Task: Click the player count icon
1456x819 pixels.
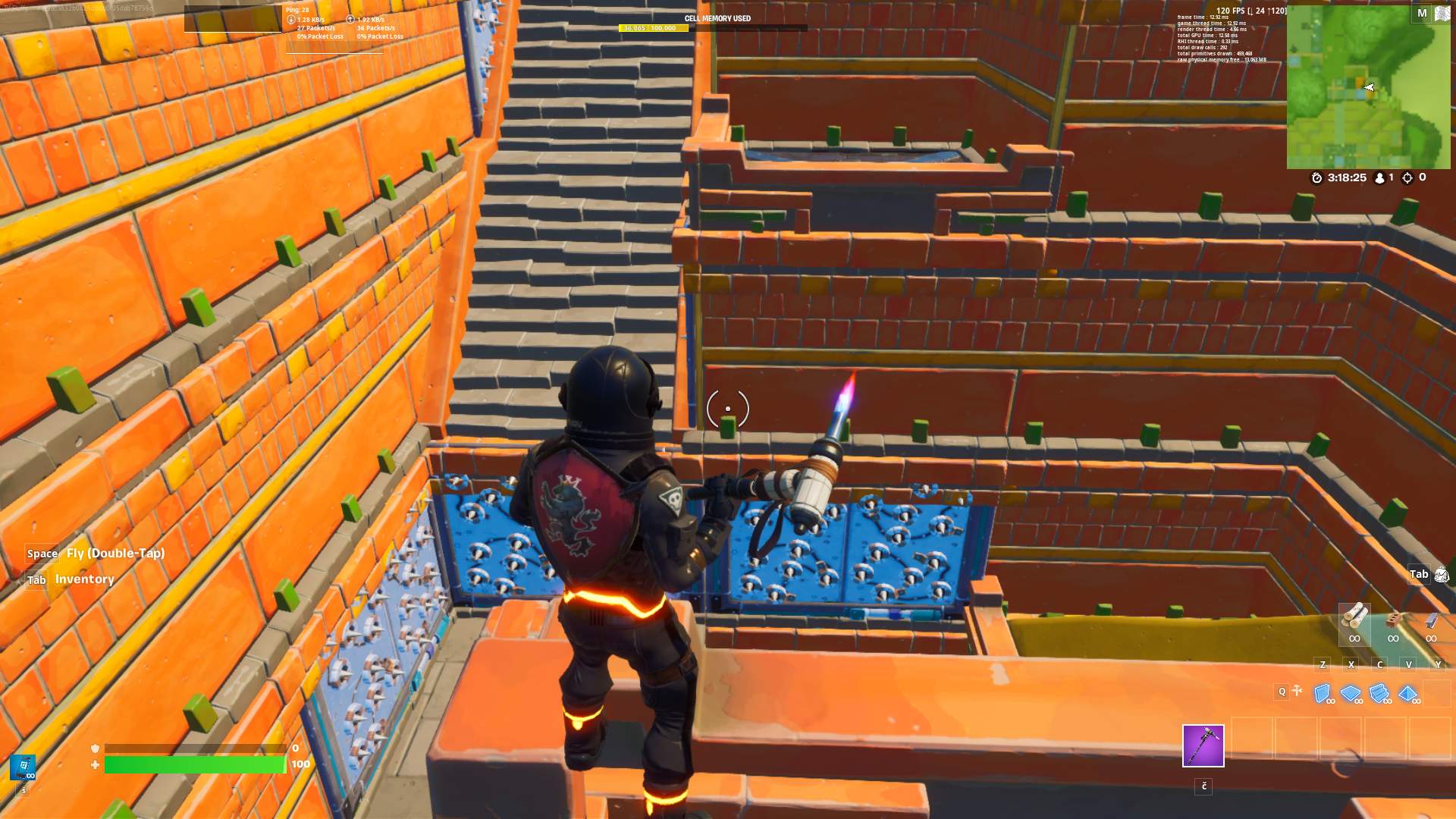Action: click(1379, 179)
